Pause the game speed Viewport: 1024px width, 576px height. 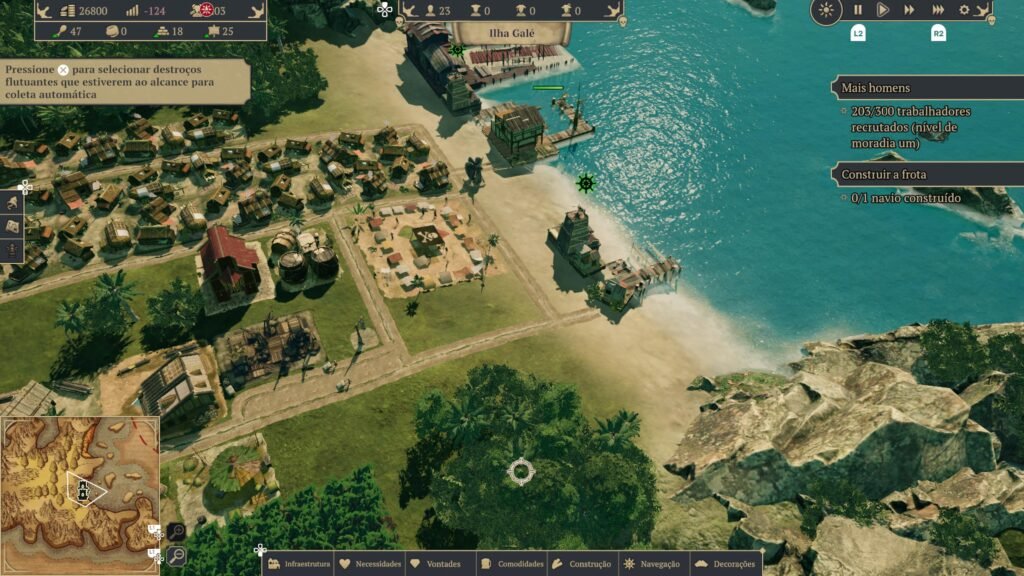coord(857,10)
